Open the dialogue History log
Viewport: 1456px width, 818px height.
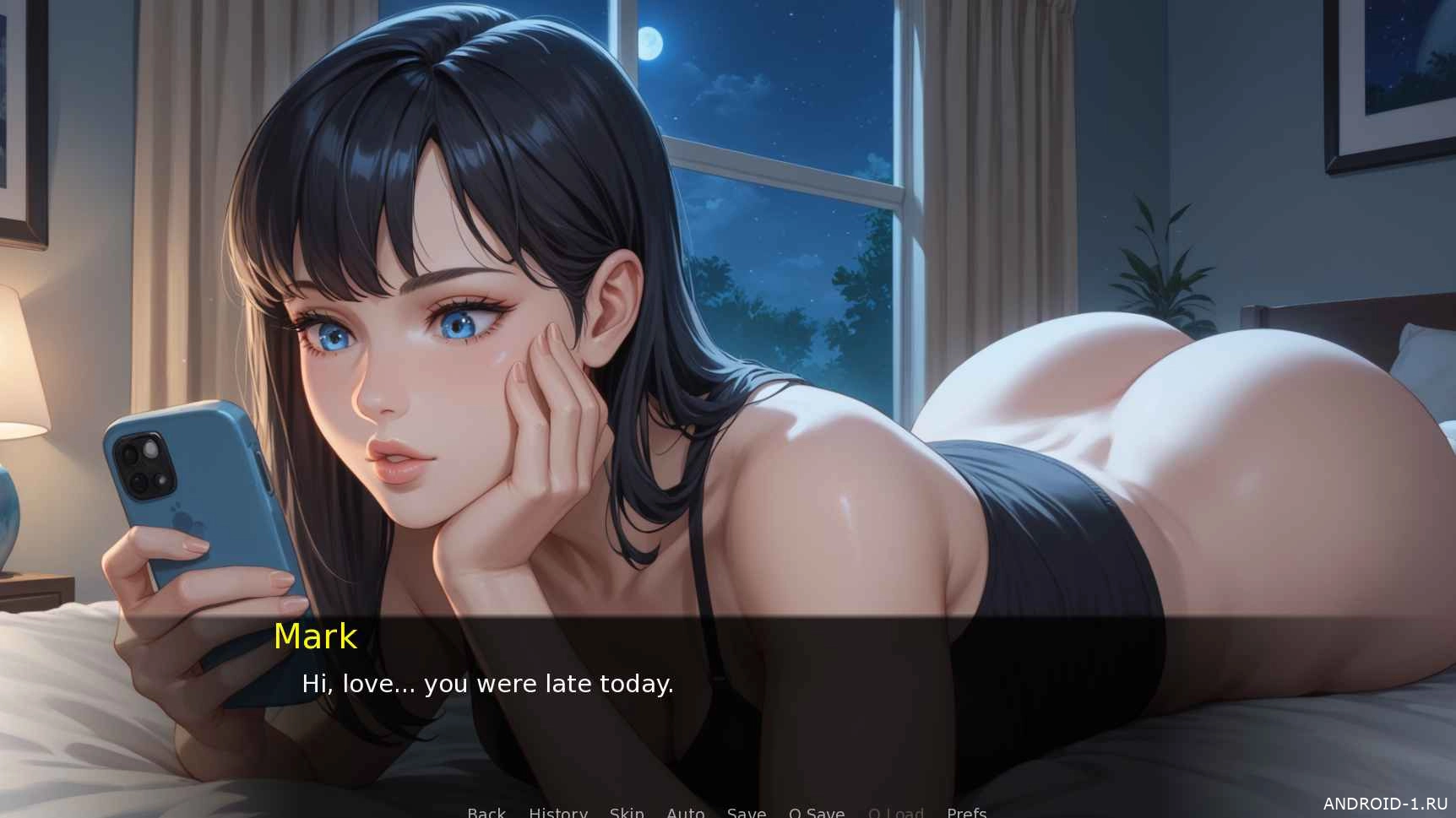click(557, 812)
